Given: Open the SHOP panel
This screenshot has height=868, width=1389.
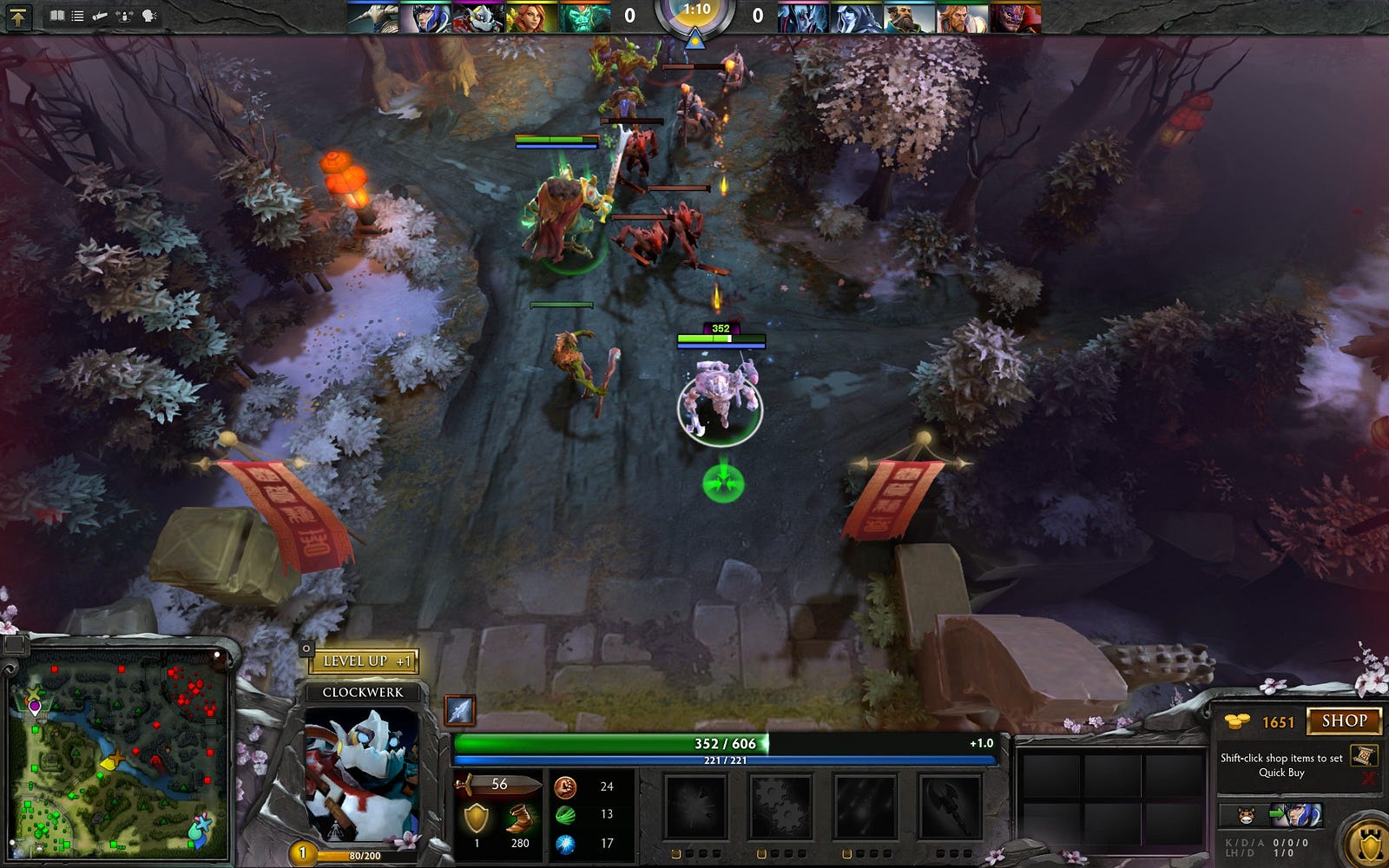Looking at the screenshot, I should (1344, 721).
